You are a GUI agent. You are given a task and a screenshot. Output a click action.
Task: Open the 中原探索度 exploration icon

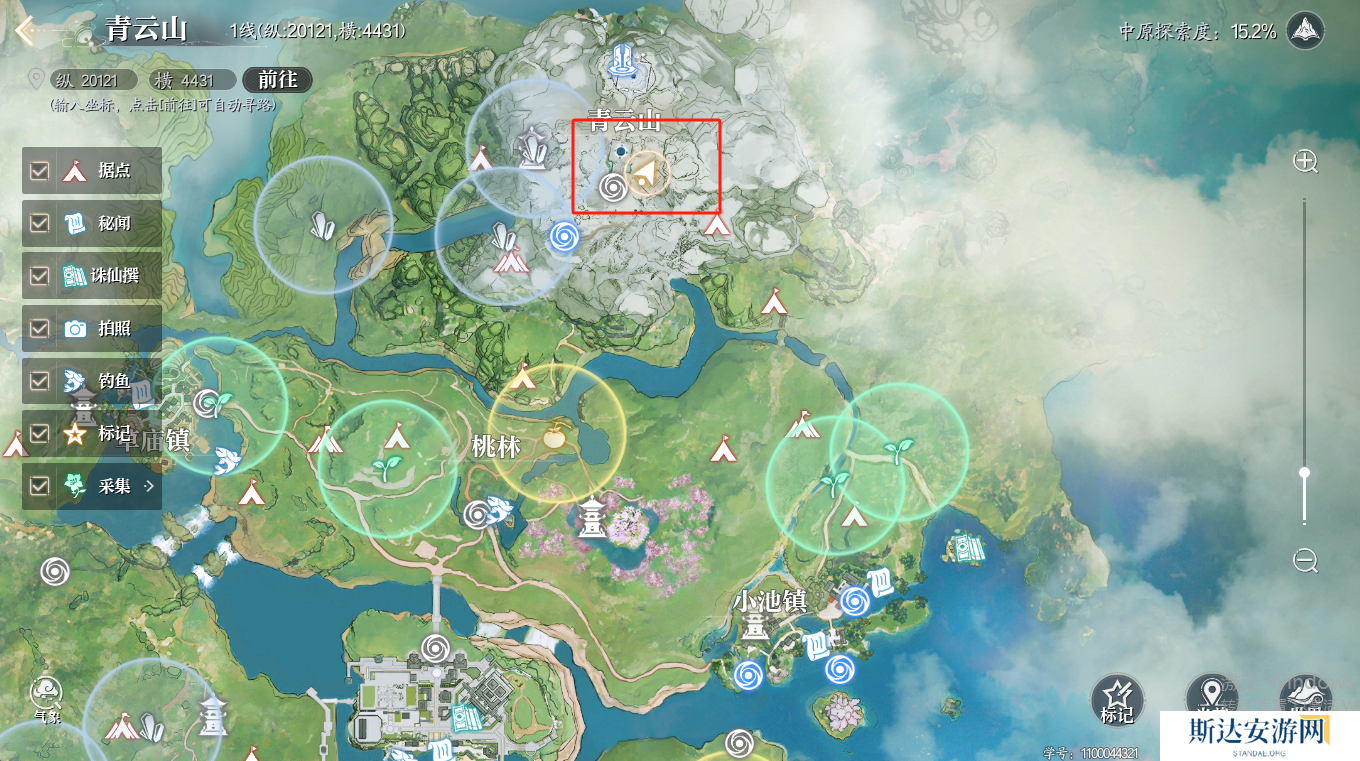point(1305,31)
